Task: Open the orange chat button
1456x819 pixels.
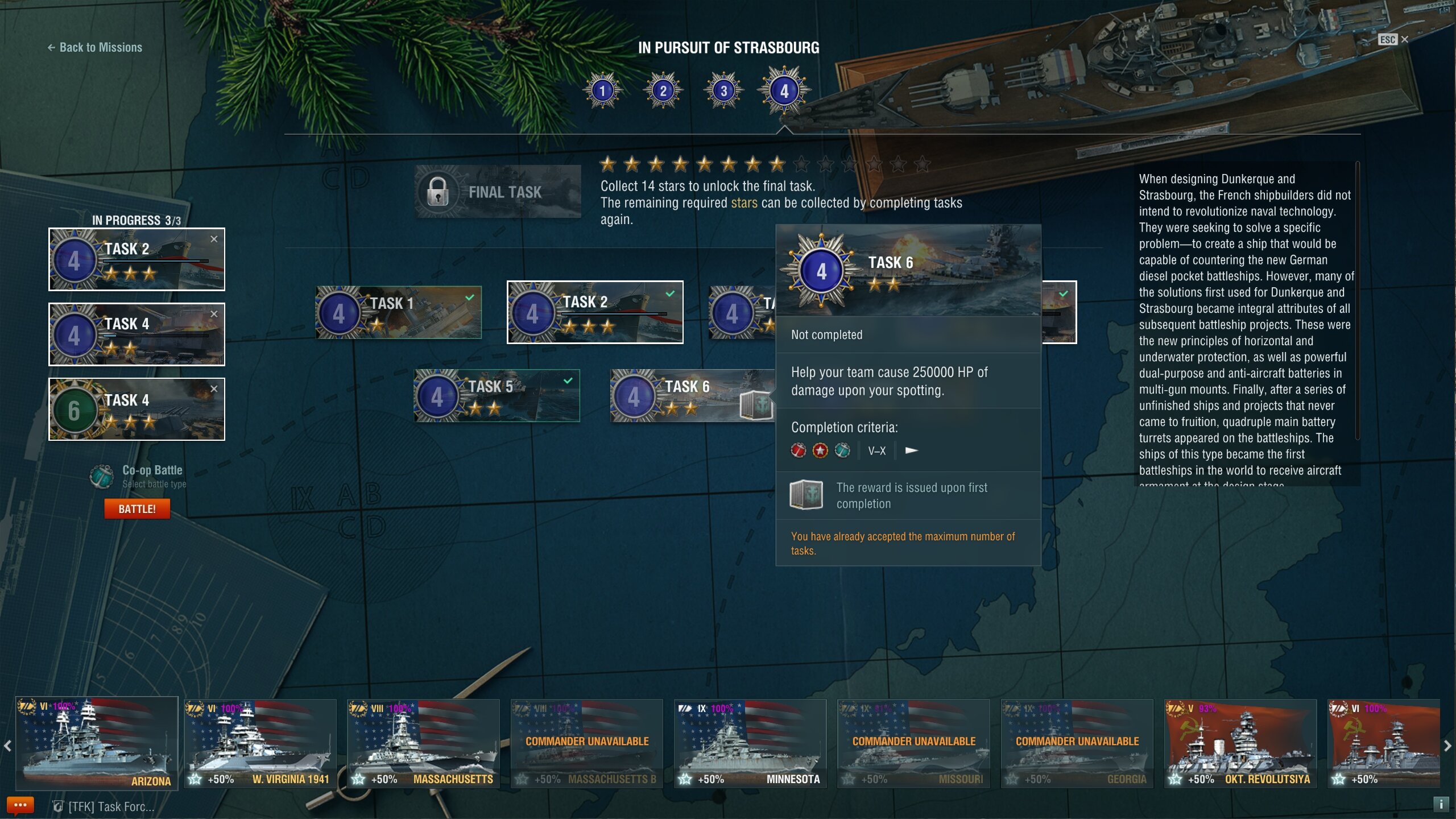Action: [20, 805]
